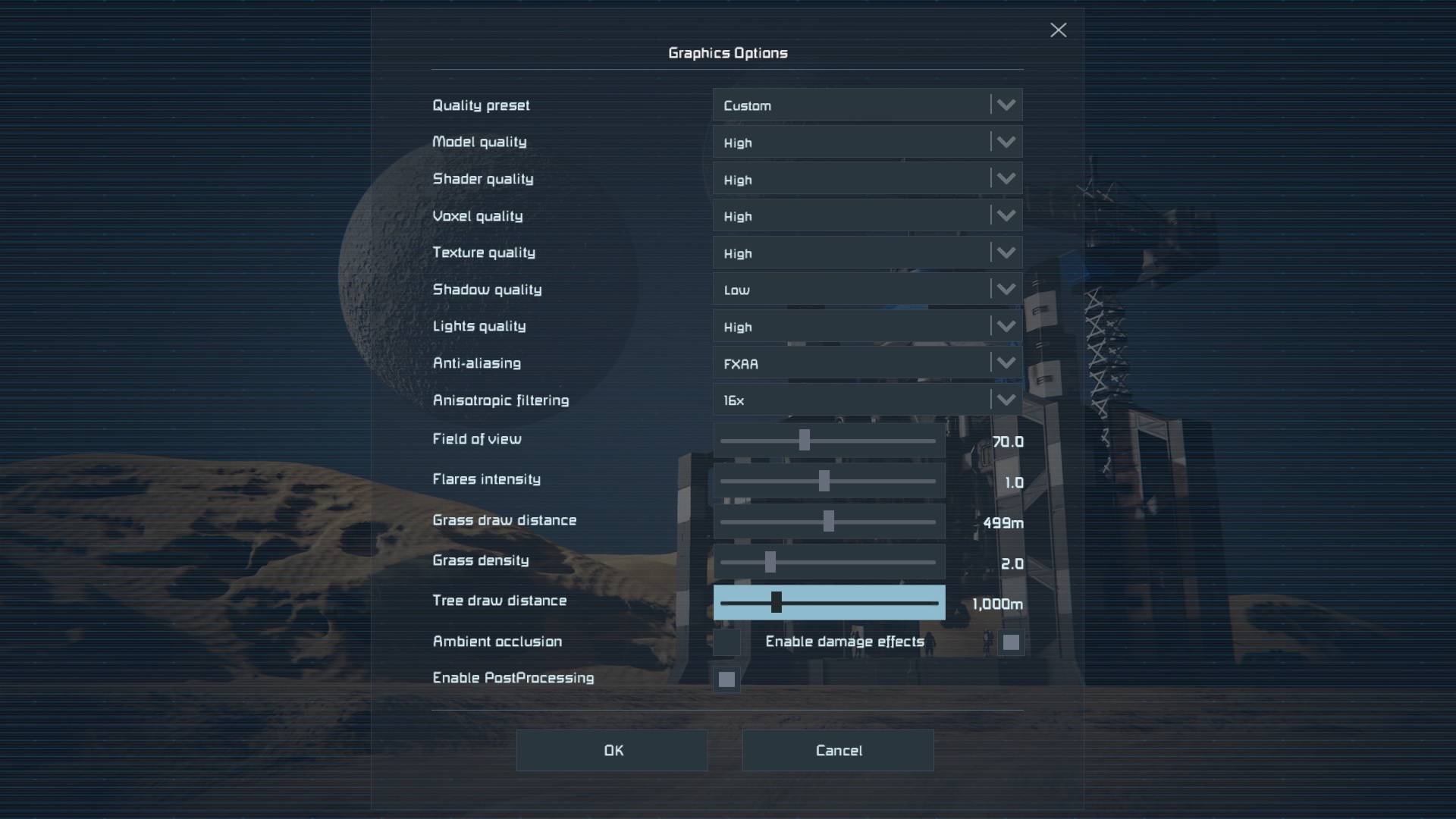Open the Quality preset dropdown
The image size is (1456, 819).
[x=867, y=105]
